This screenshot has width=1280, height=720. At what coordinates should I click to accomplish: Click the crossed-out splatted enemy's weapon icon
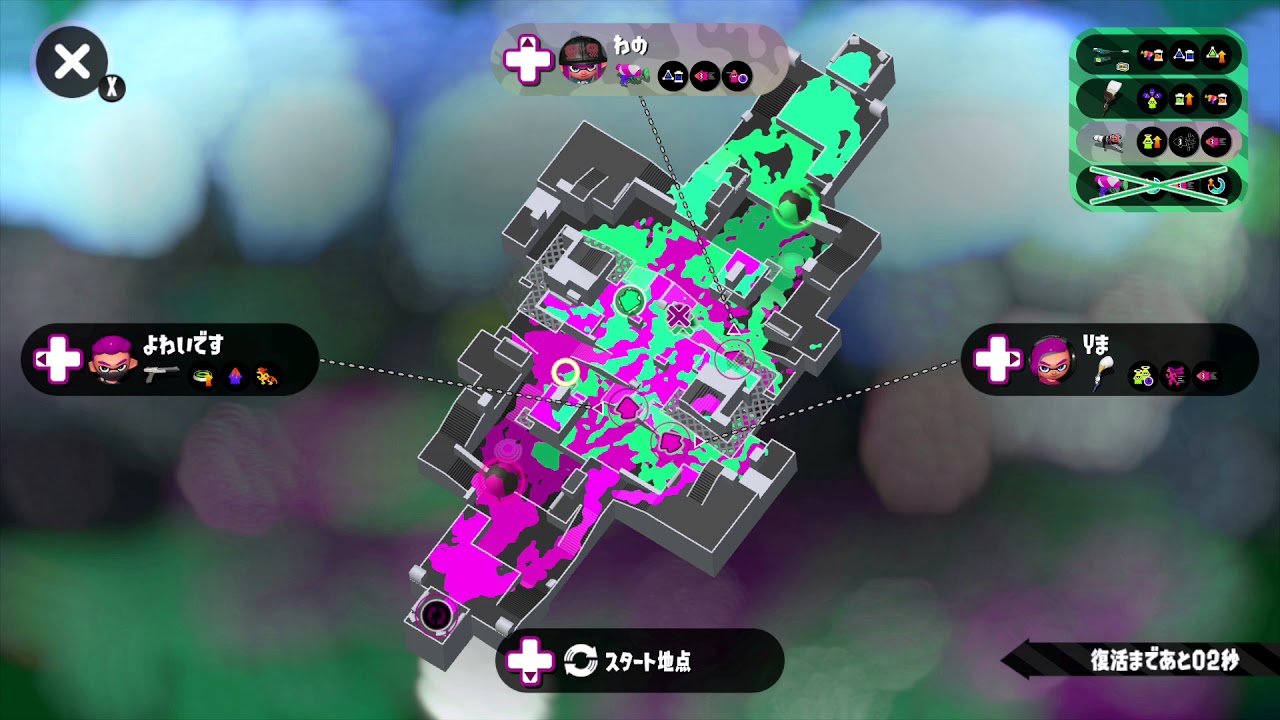click(1109, 185)
